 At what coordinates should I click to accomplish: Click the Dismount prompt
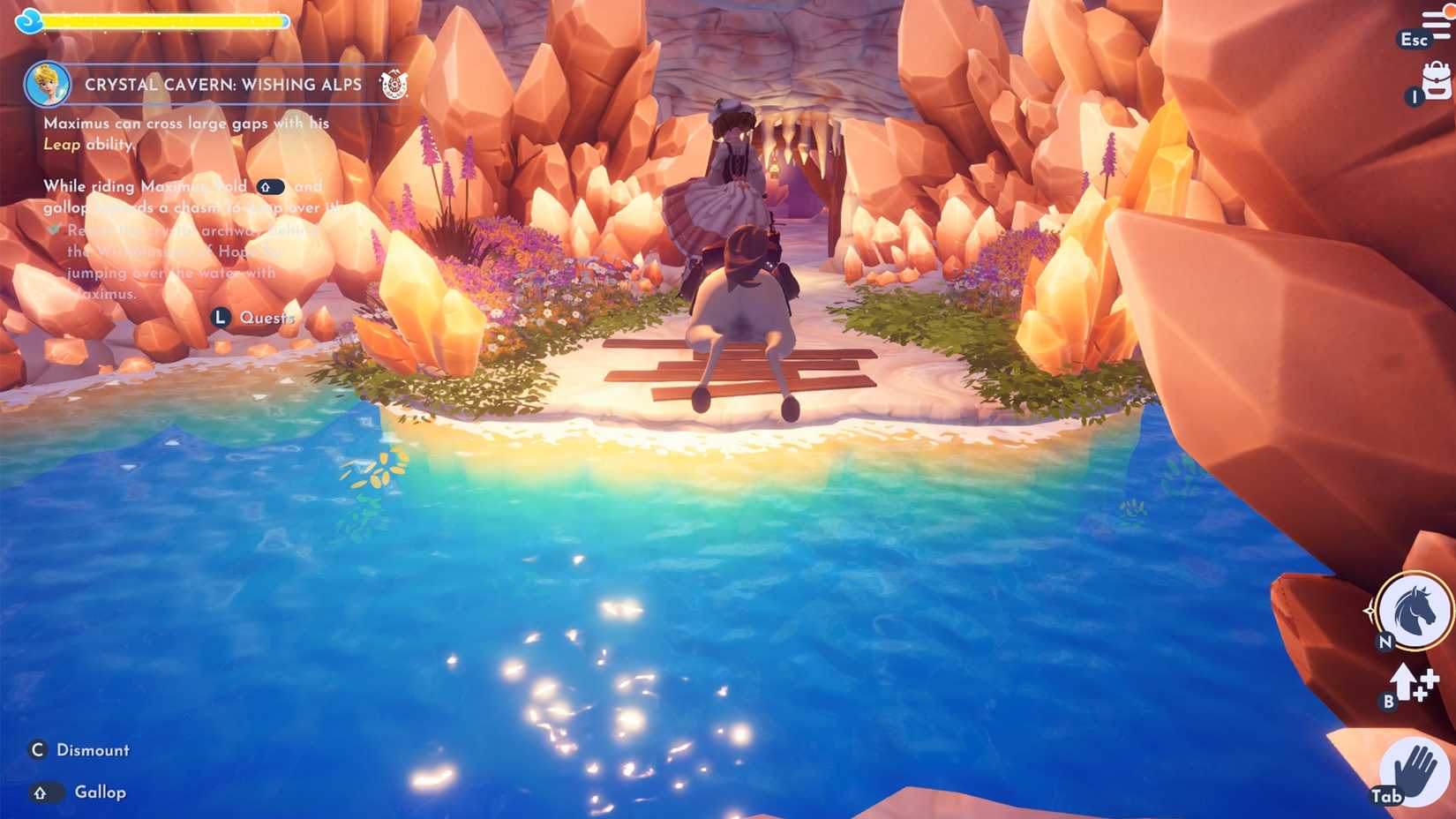[93, 749]
